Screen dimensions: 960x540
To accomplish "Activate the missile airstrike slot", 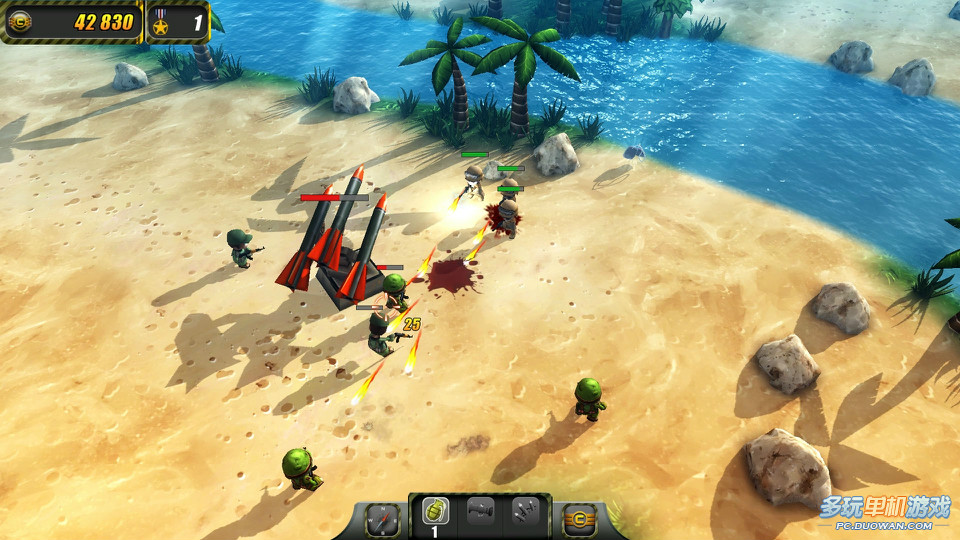I will [x=525, y=513].
